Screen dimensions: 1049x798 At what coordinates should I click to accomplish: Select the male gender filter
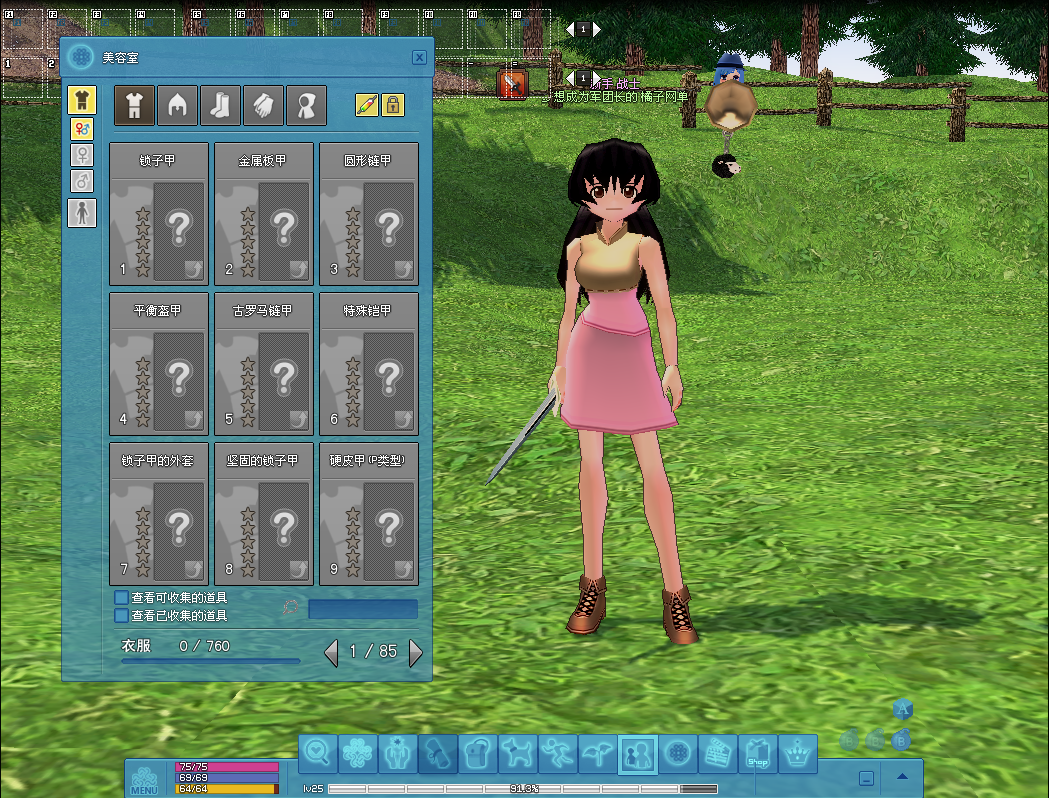82,181
